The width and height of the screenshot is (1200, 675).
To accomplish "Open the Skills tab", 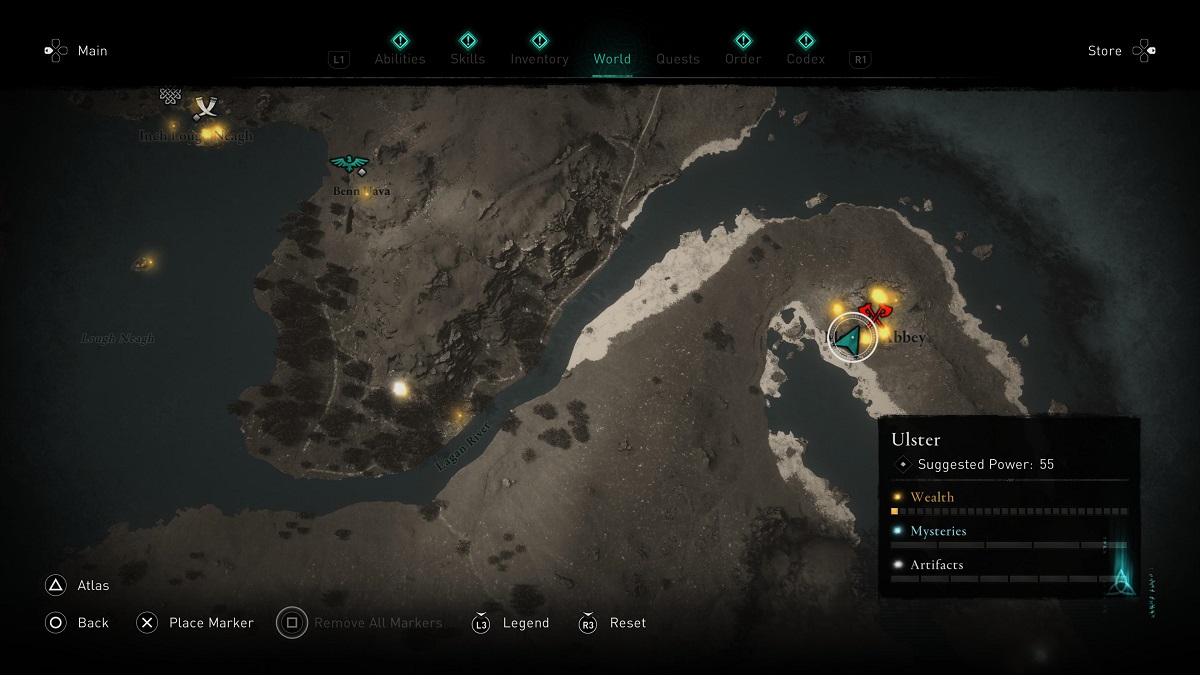I will [x=467, y=58].
